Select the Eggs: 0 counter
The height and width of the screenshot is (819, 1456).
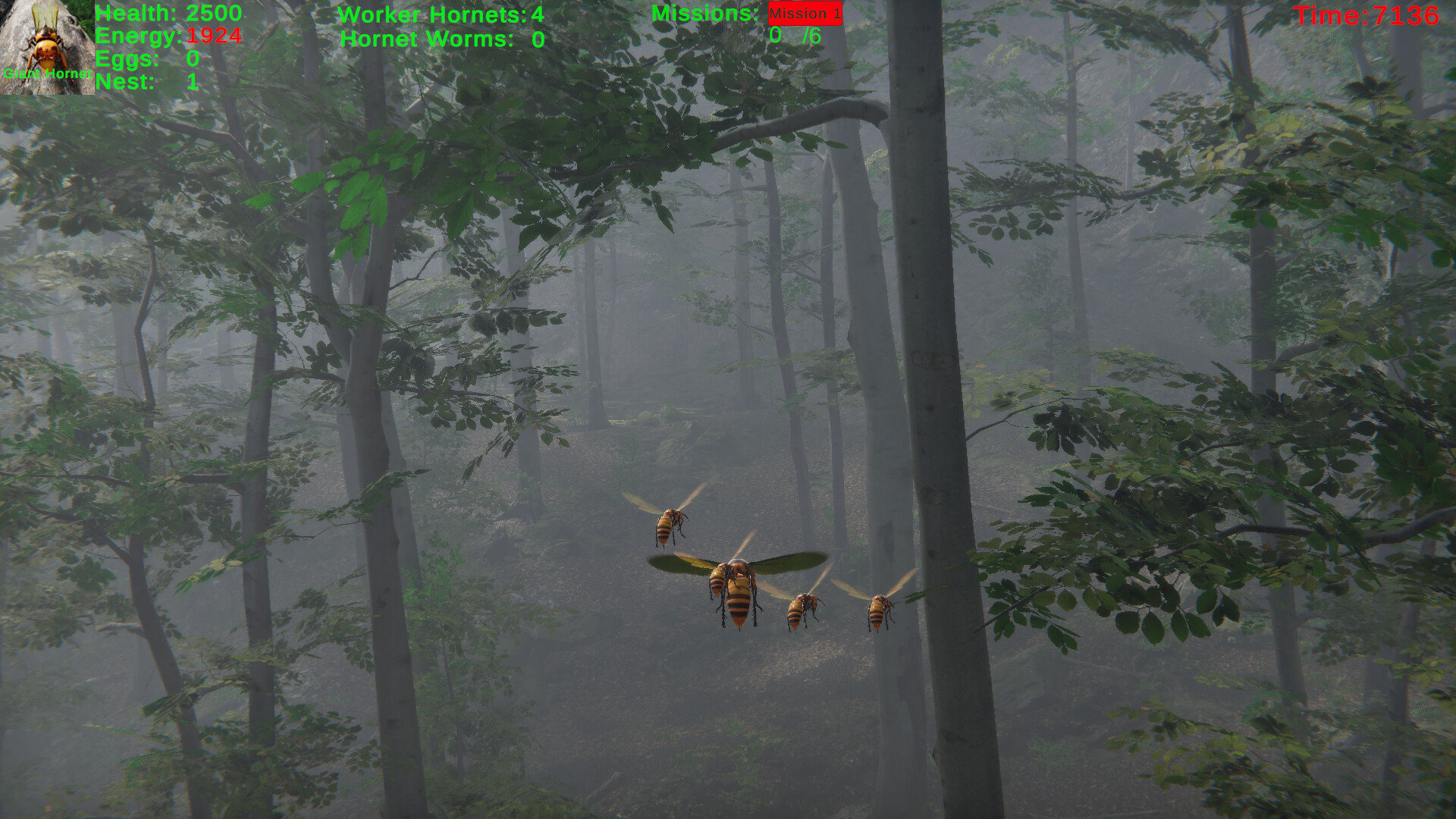148,59
